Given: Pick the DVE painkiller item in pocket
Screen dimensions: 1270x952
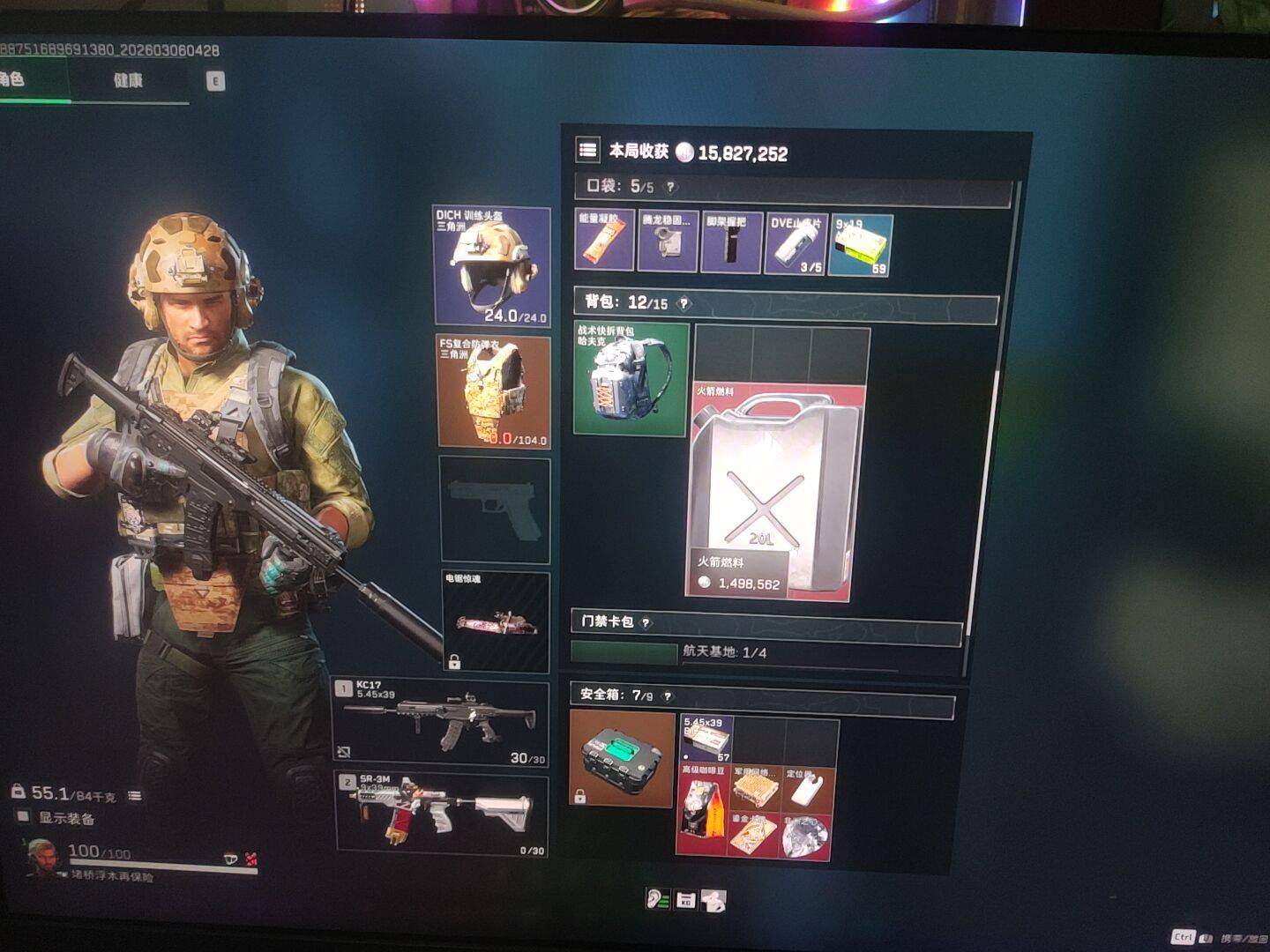Looking at the screenshot, I should (x=796, y=243).
